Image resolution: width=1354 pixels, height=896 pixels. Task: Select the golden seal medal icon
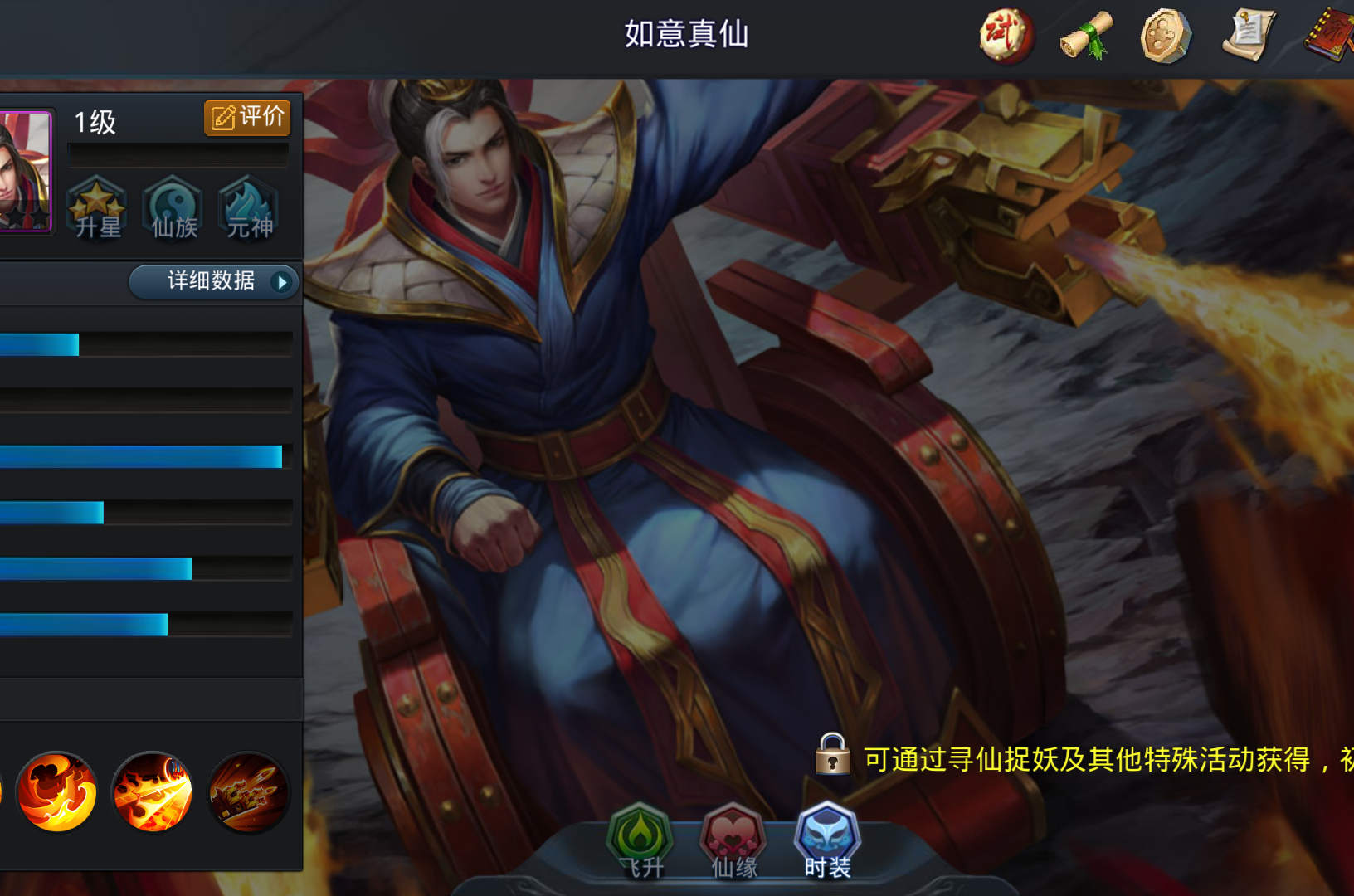(1165, 36)
